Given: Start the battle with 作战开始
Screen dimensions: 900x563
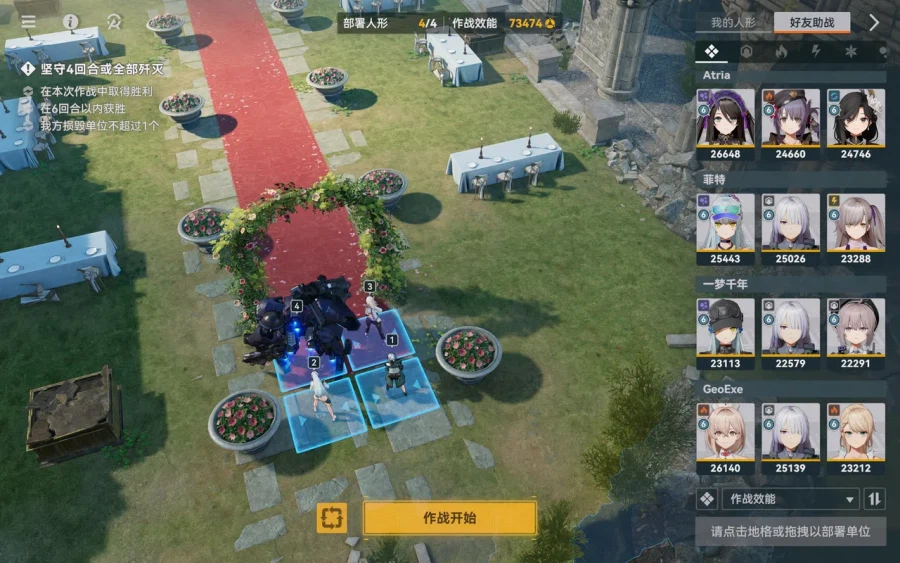Looking at the screenshot, I should (449, 518).
